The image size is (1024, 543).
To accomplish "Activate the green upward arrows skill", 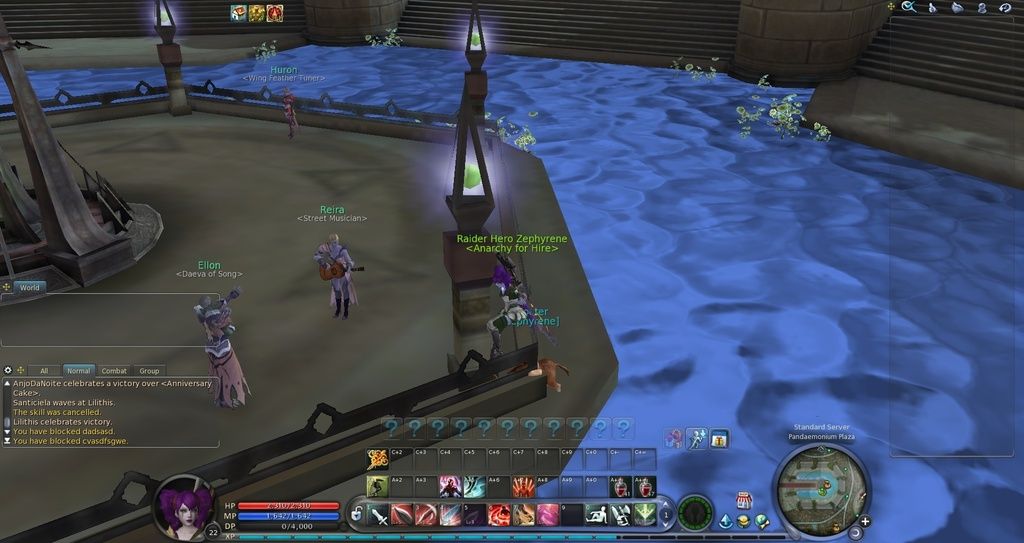I will (645, 515).
